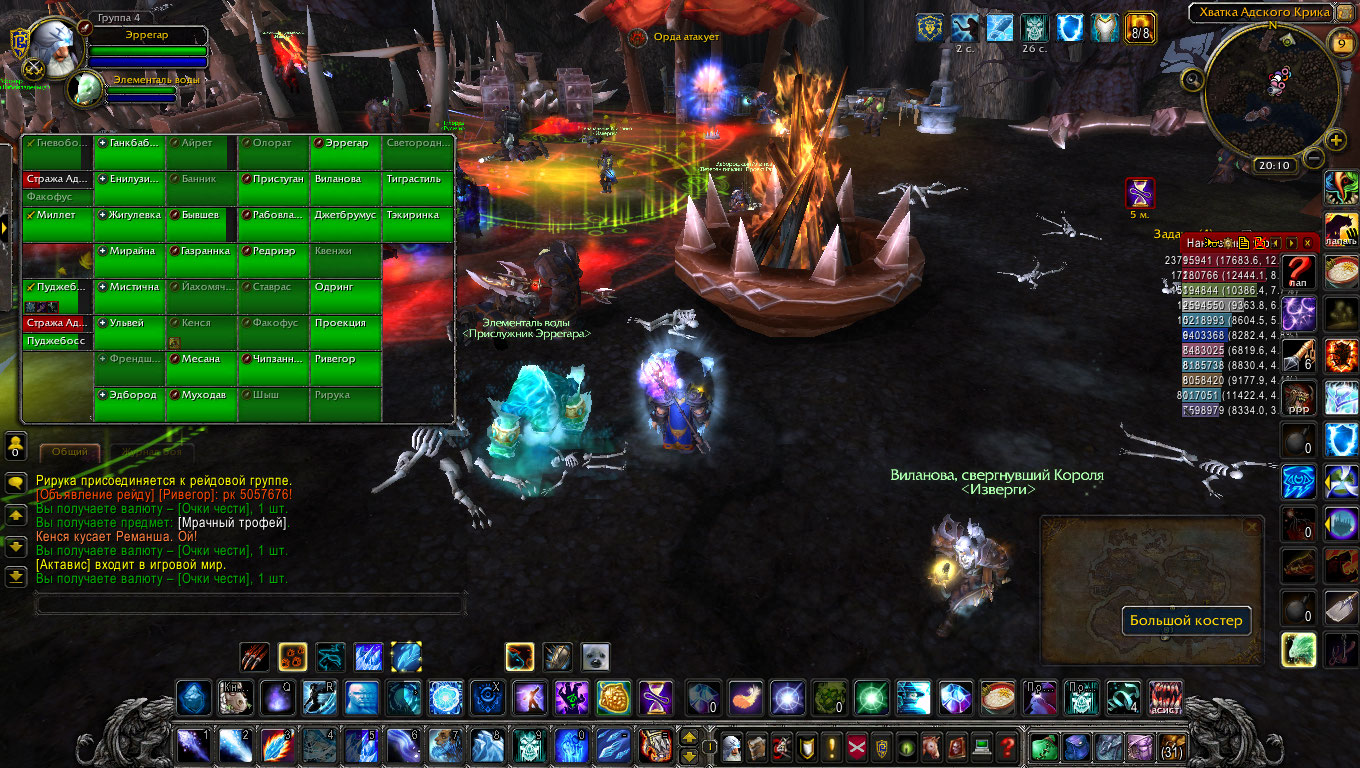This screenshot has width=1360, height=768.
Task: Zoom in on the minimap
Action: coord(1336,140)
